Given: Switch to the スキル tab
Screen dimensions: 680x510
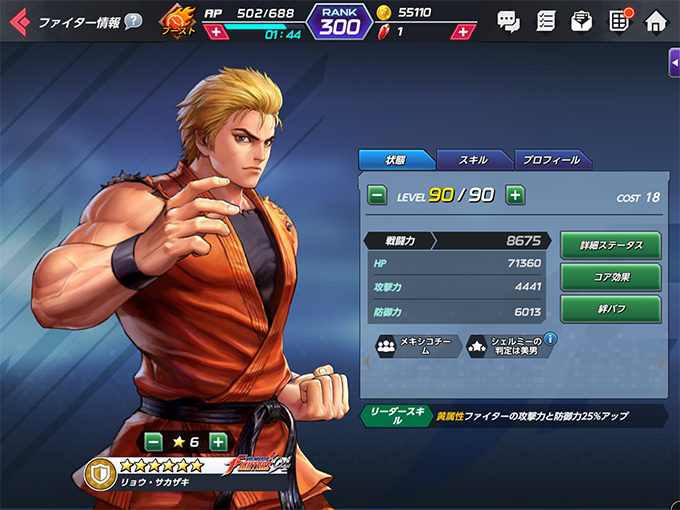Looking at the screenshot, I should [x=474, y=159].
